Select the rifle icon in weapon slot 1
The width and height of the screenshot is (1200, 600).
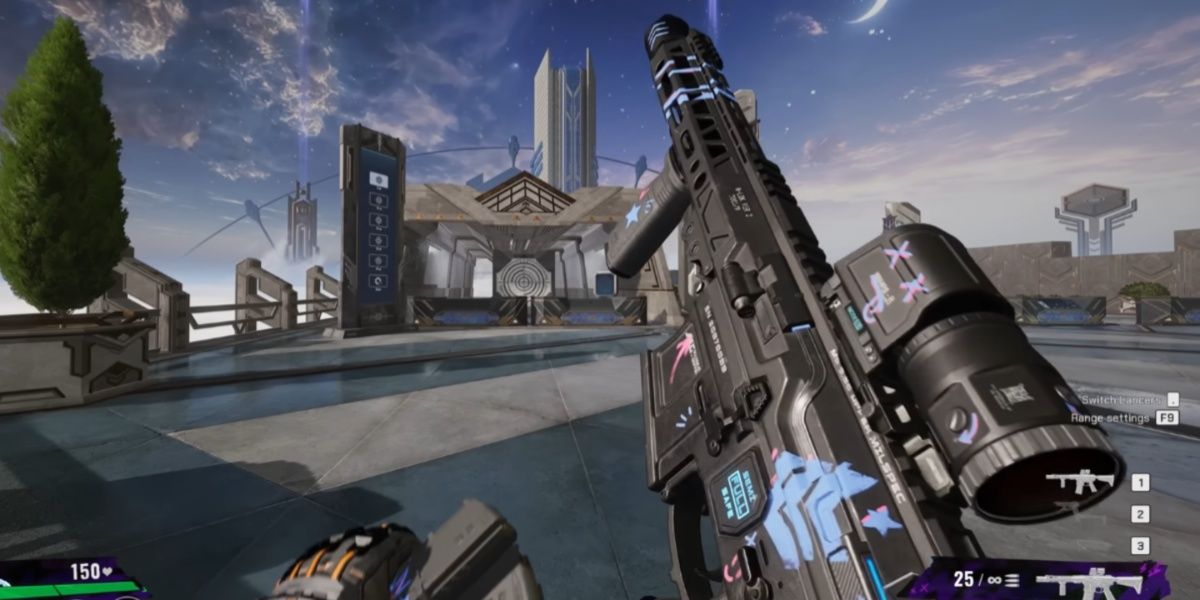pos(1080,482)
